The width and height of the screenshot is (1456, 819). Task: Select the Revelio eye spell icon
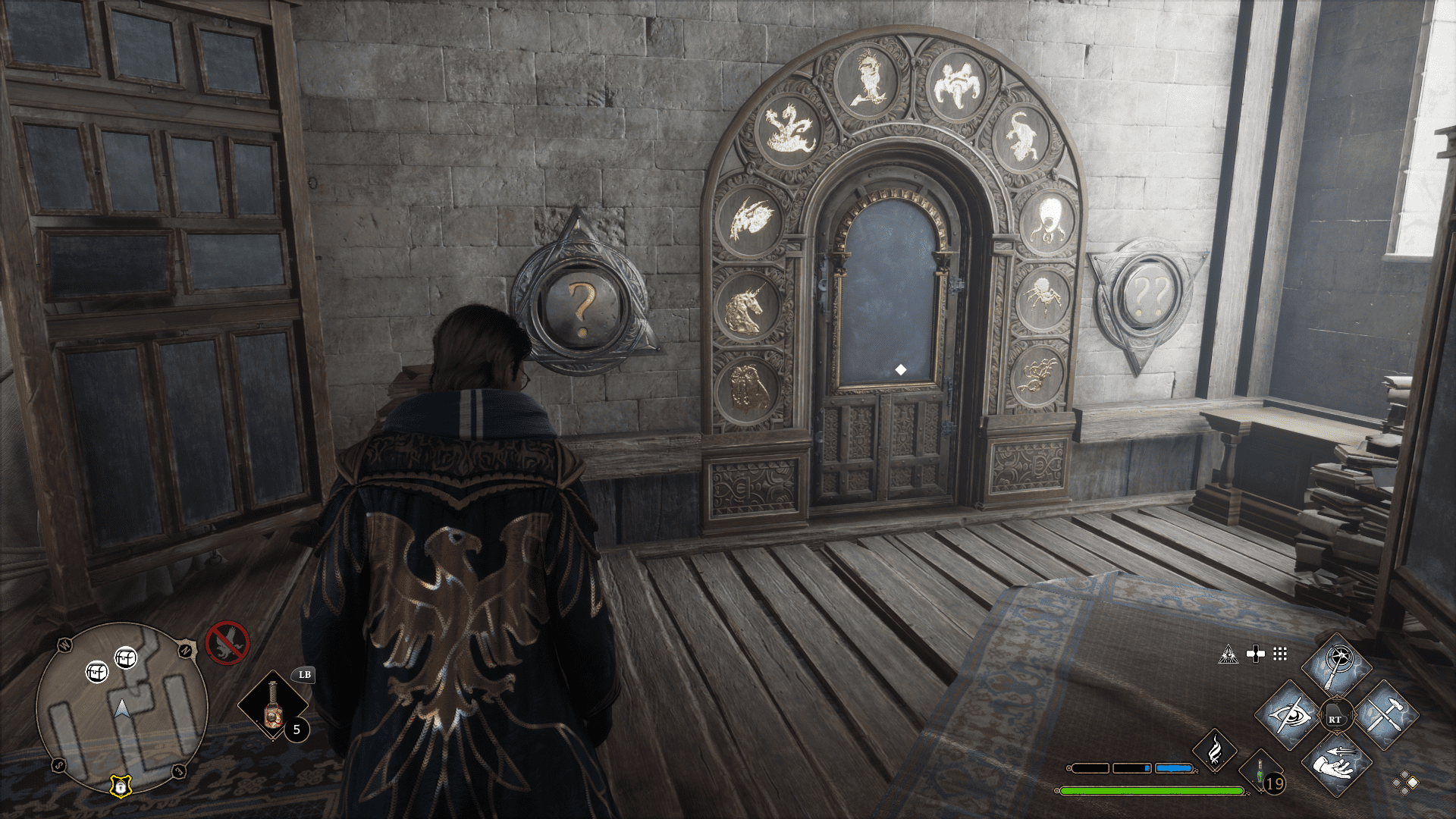[1291, 716]
